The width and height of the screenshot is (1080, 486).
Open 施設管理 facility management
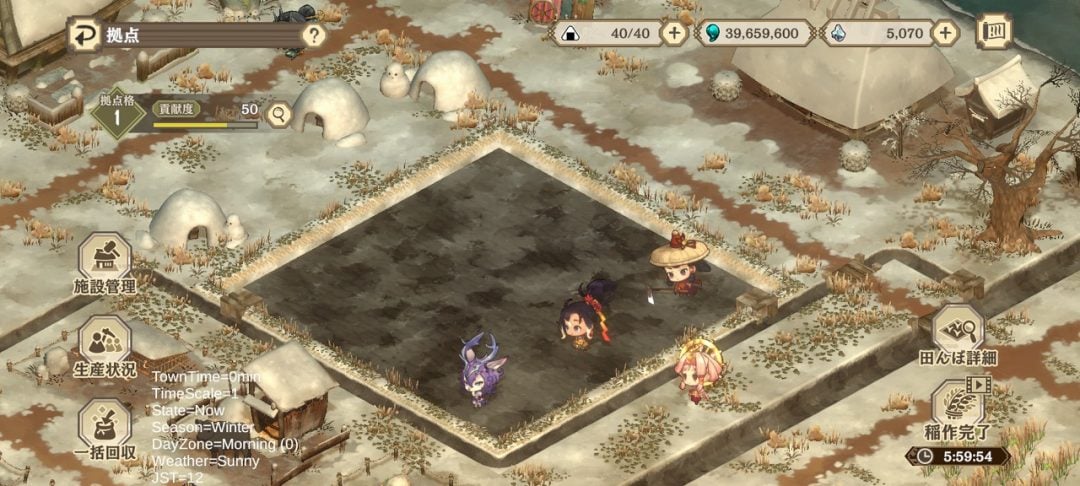coord(104,264)
